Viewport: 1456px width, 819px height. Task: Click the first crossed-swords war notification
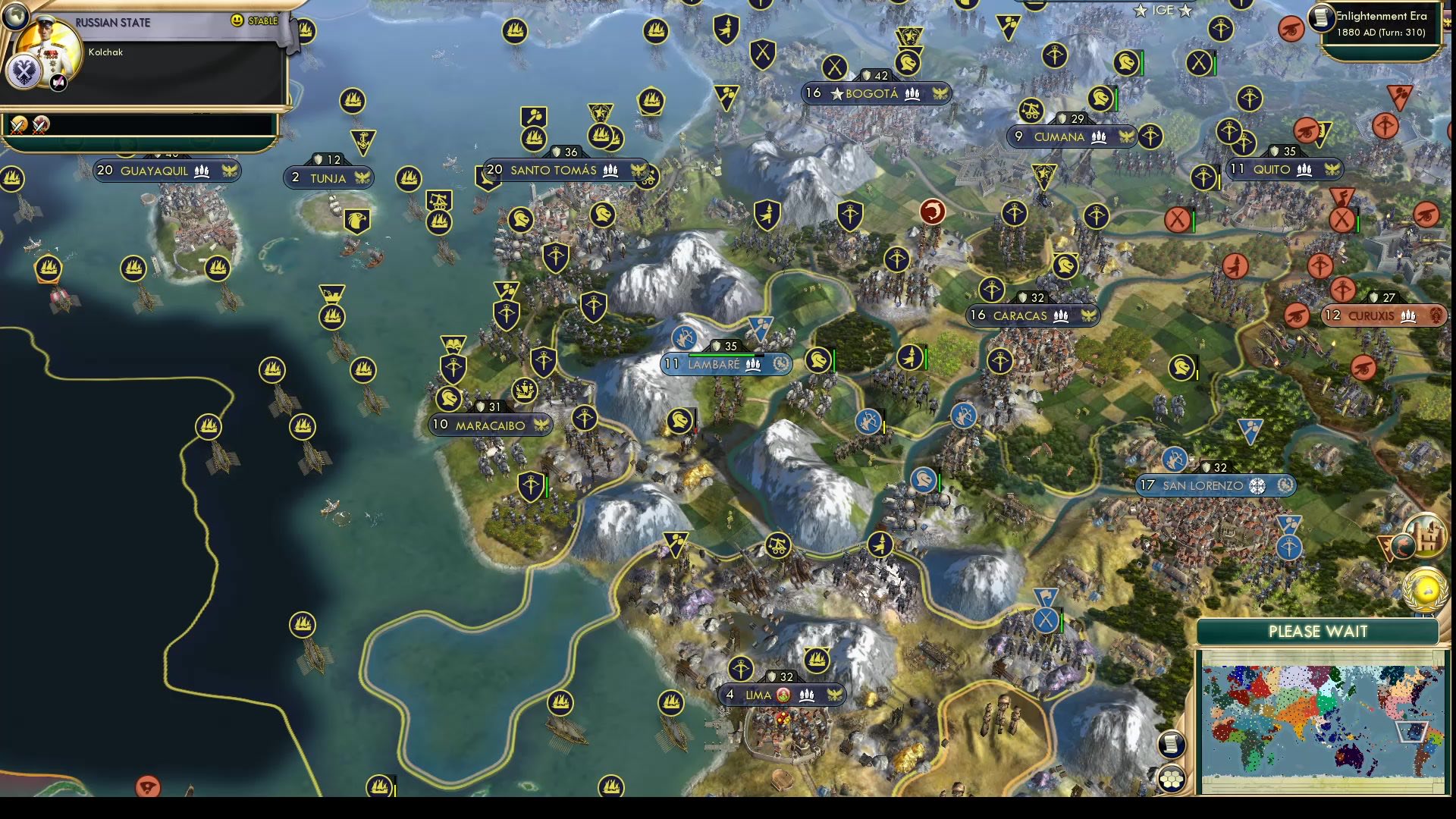point(17,124)
